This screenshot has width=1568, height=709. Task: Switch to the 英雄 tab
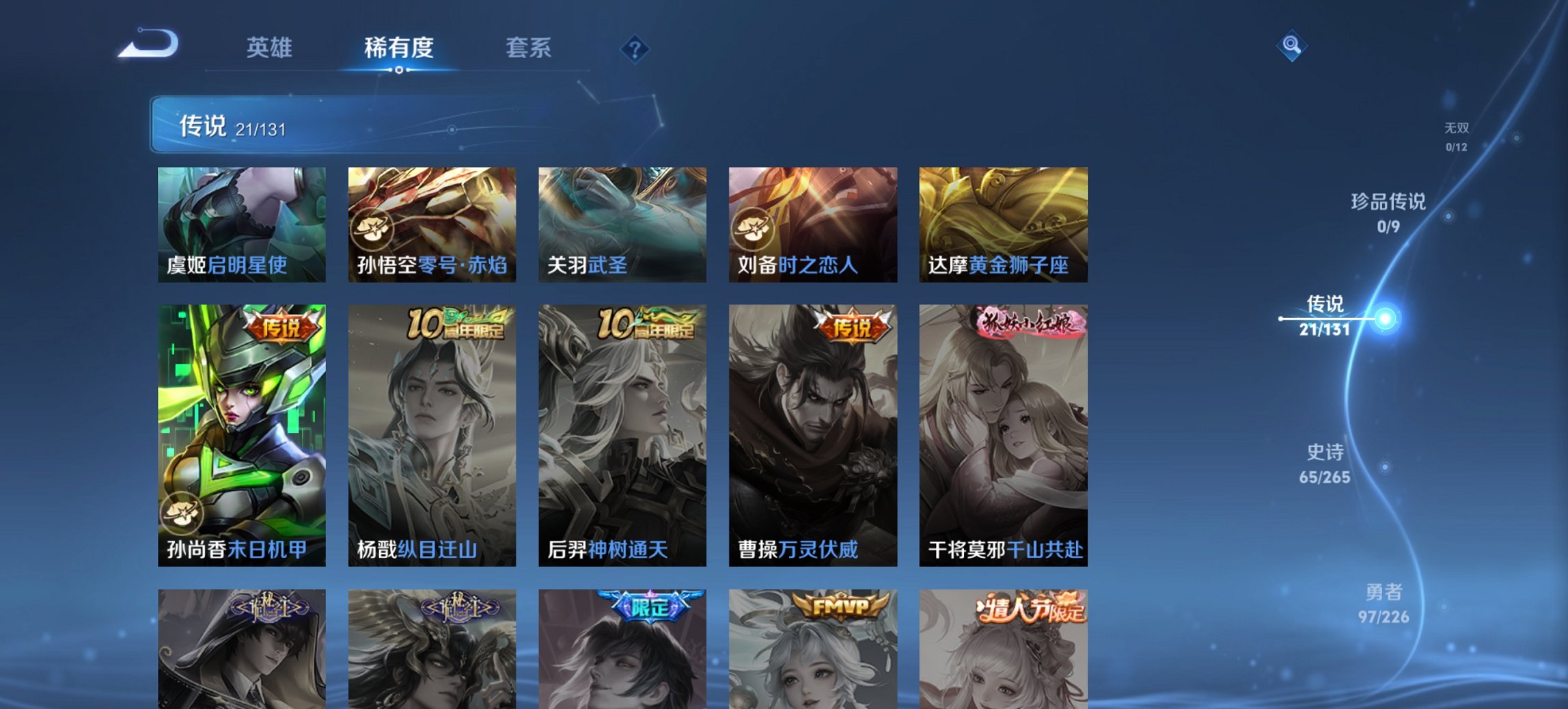(x=270, y=48)
